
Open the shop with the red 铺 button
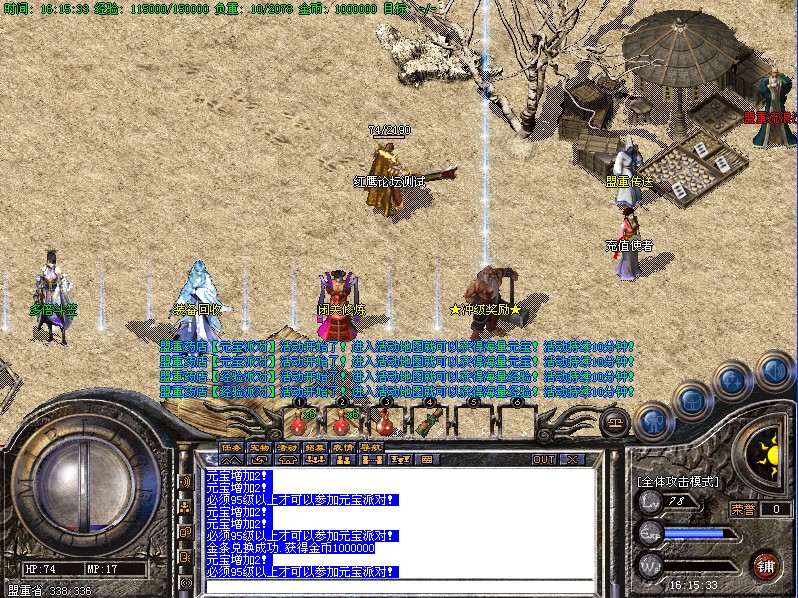(766, 565)
